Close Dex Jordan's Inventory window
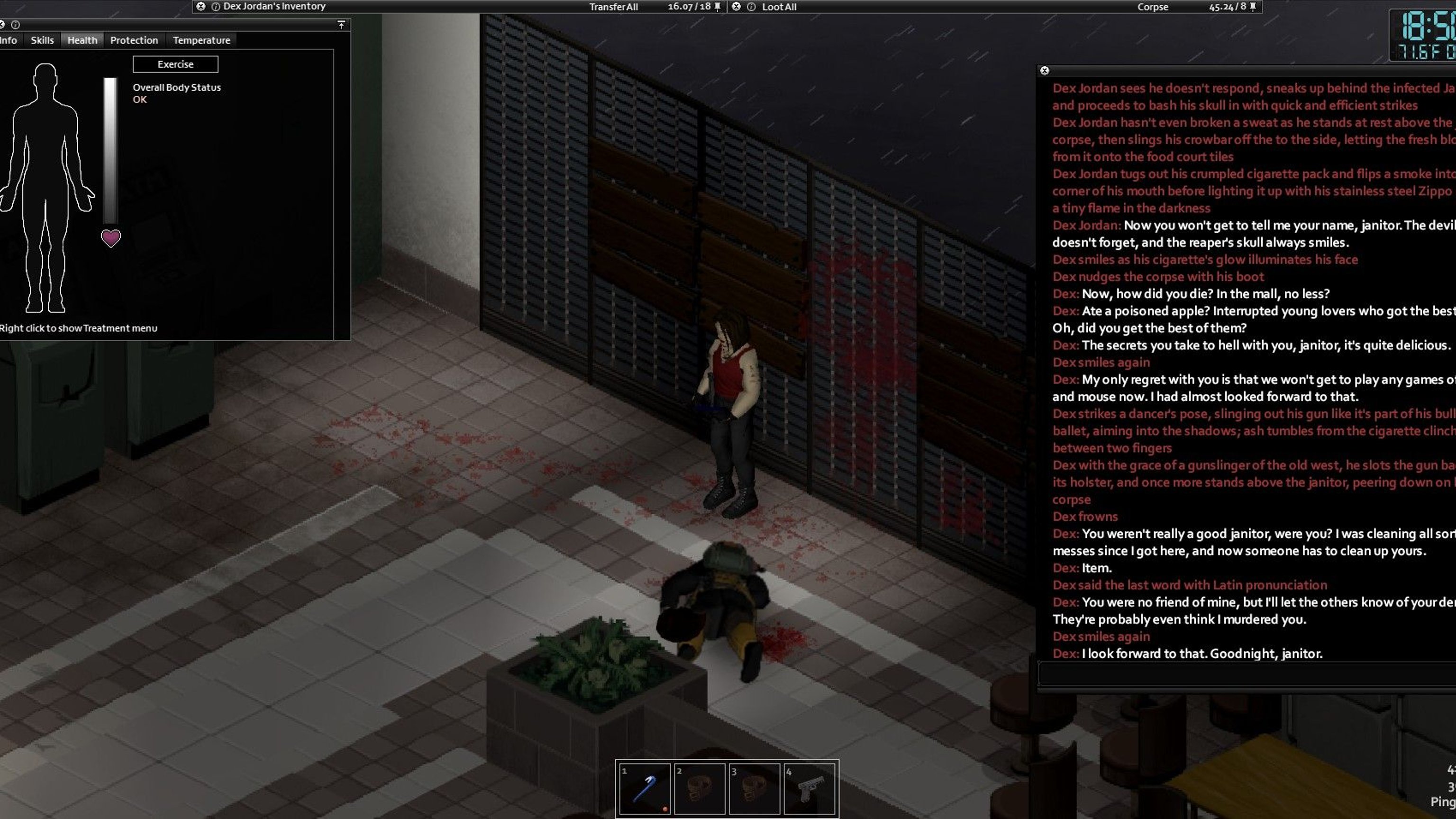Viewport: 1456px width, 819px height. coord(200,7)
